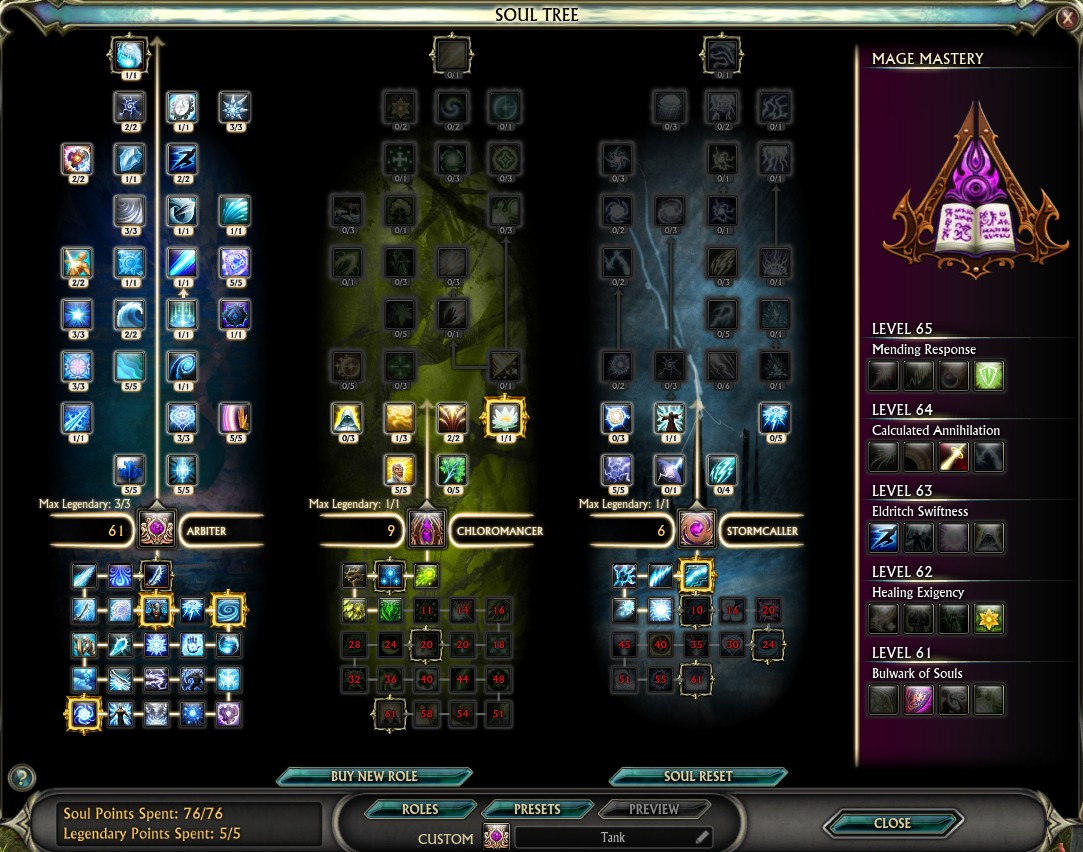The height and width of the screenshot is (852, 1083).
Task: Open the Presets list
Action: [x=537, y=809]
